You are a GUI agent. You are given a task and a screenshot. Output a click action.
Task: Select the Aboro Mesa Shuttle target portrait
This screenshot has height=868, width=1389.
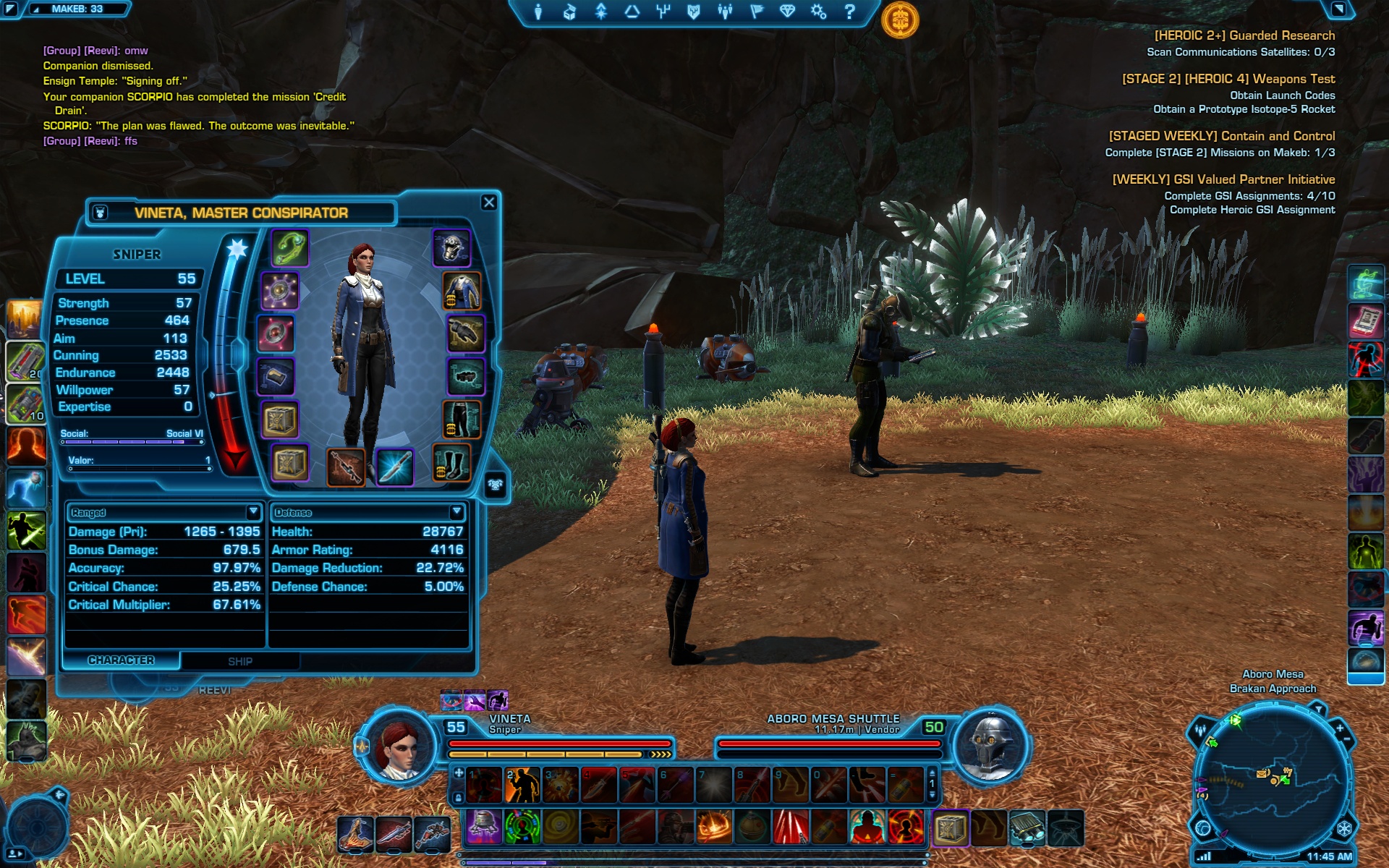(990, 745)
